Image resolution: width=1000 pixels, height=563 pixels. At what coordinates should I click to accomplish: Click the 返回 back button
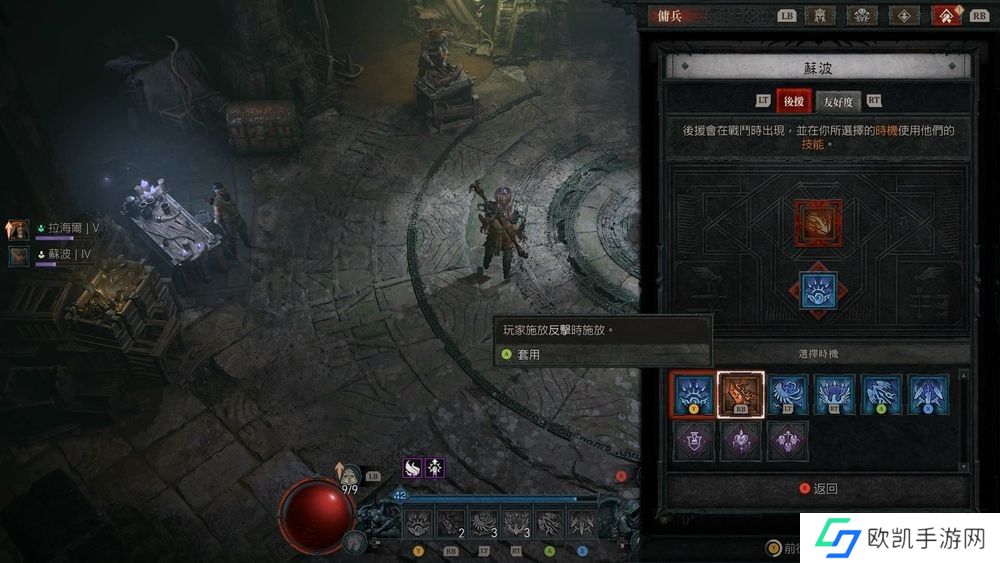pyautogui.click(x=818, y=489)
